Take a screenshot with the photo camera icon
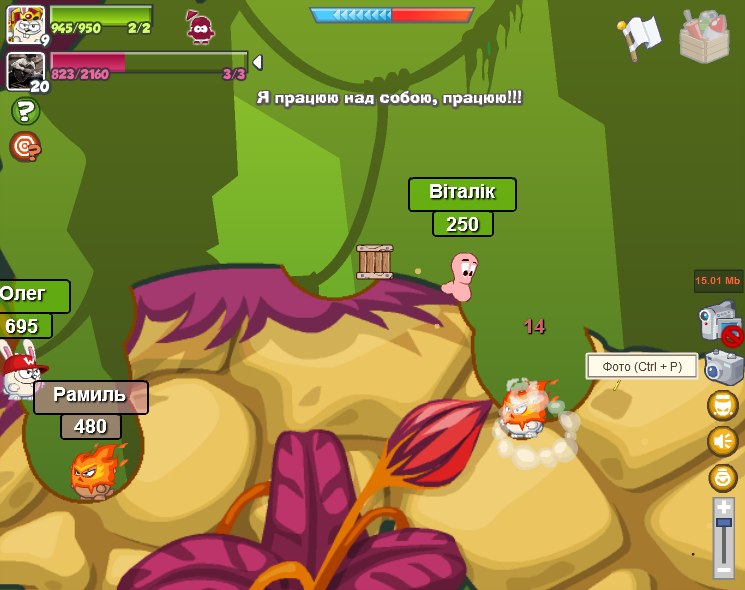745x590 pixels. 723,367
